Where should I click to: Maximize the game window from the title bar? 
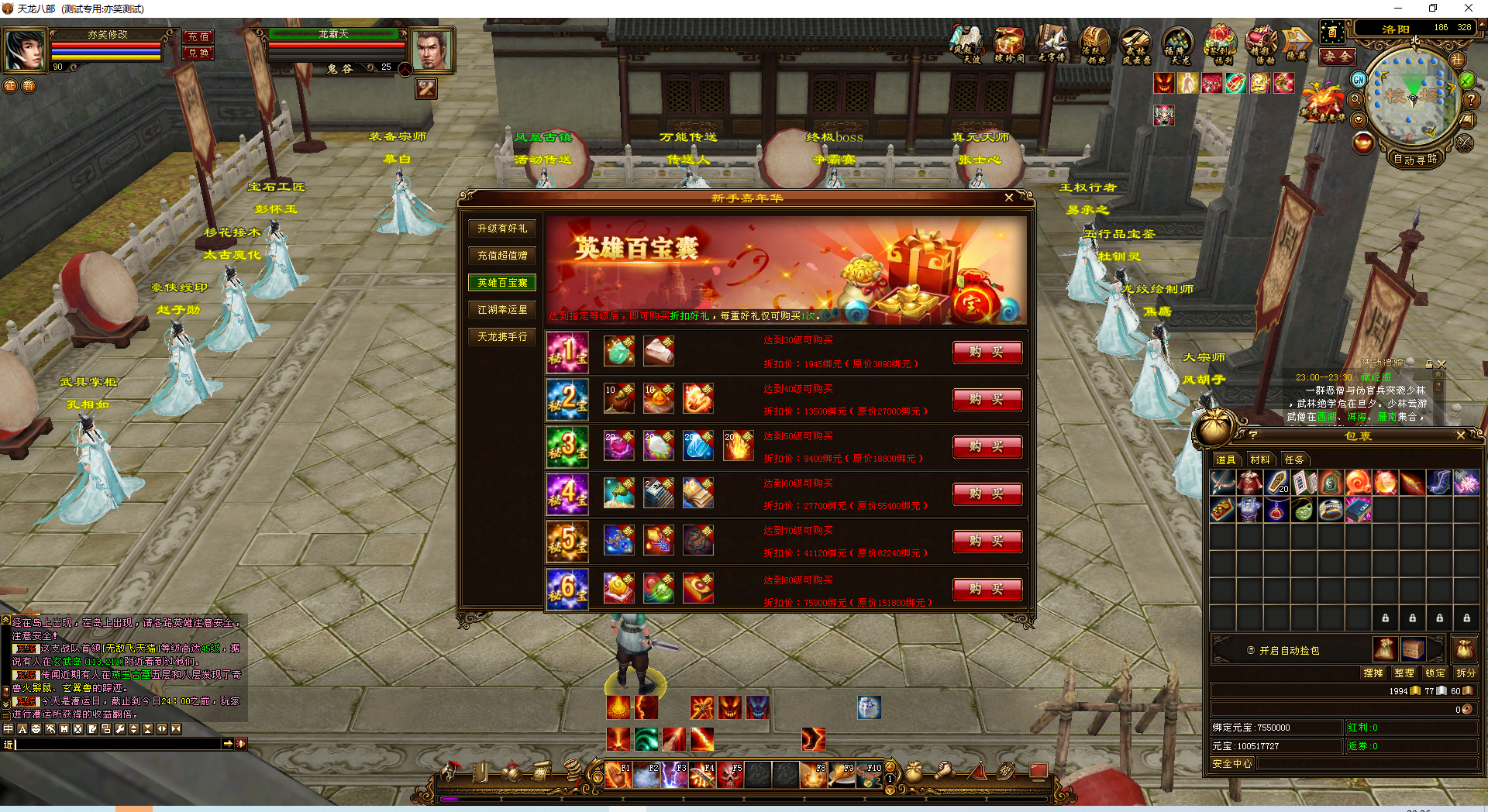[x=1433, y=9]
